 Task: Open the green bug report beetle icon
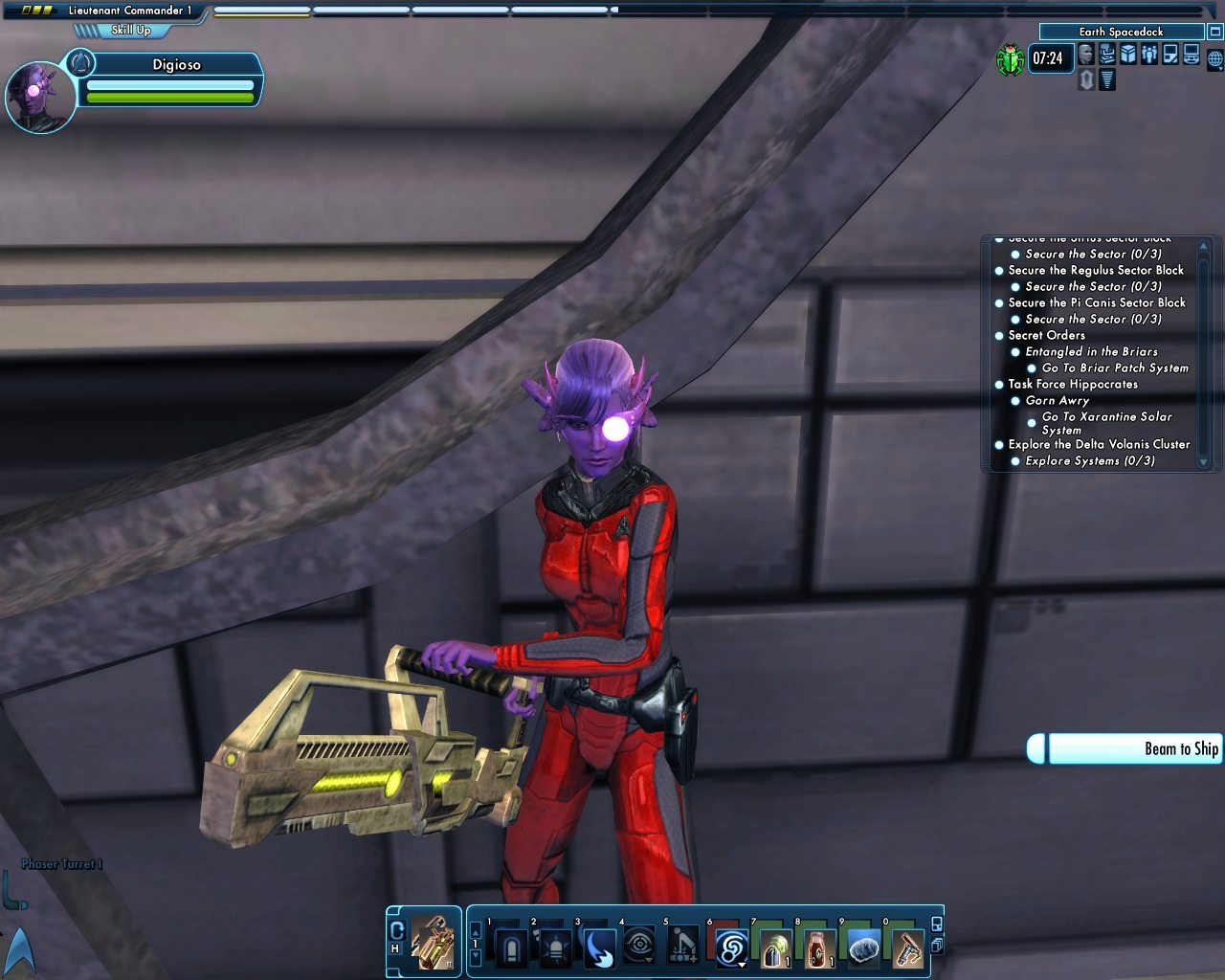tap(1010, 60)
